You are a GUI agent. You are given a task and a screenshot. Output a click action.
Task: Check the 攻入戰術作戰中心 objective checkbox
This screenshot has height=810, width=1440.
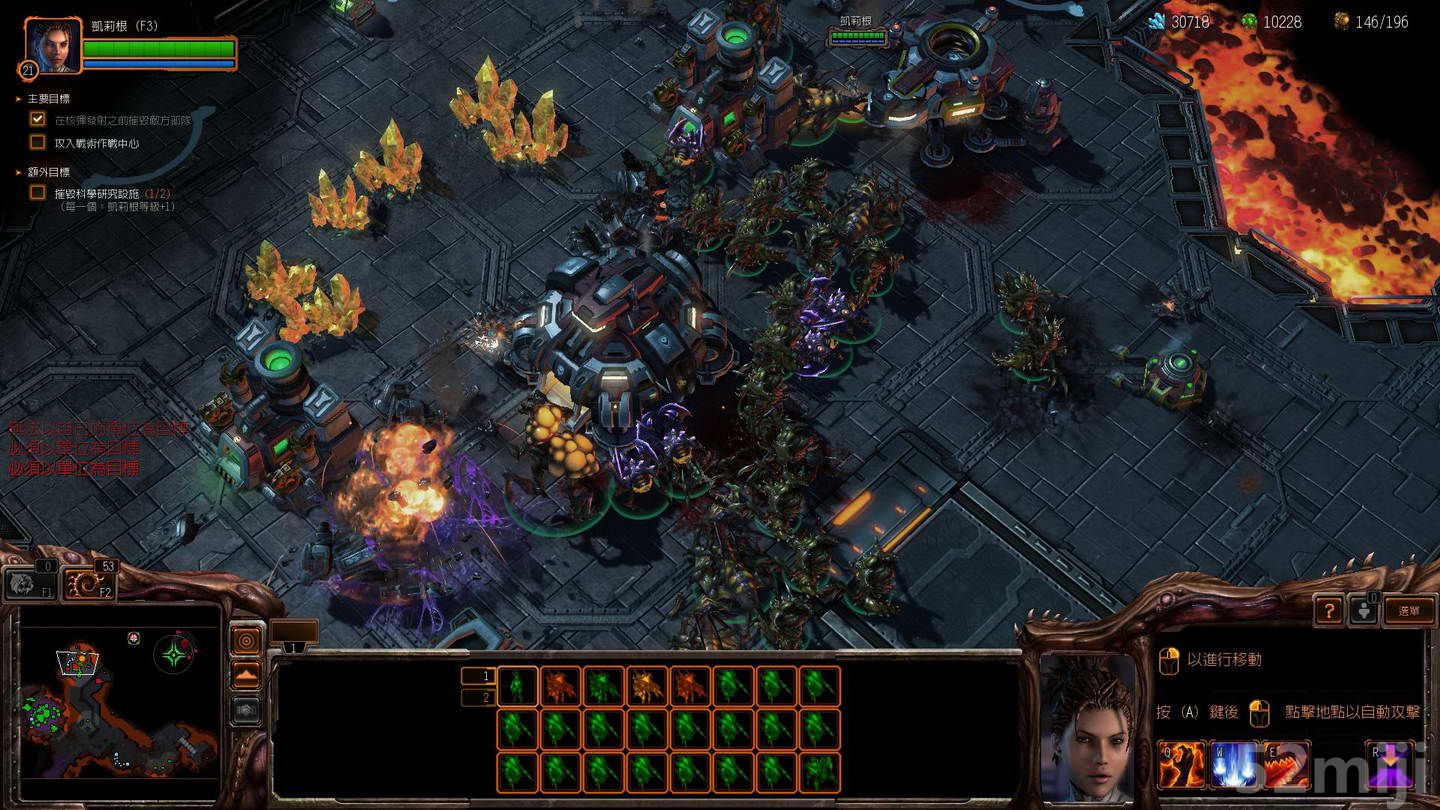pyautogui.click(x=37, y=141)
